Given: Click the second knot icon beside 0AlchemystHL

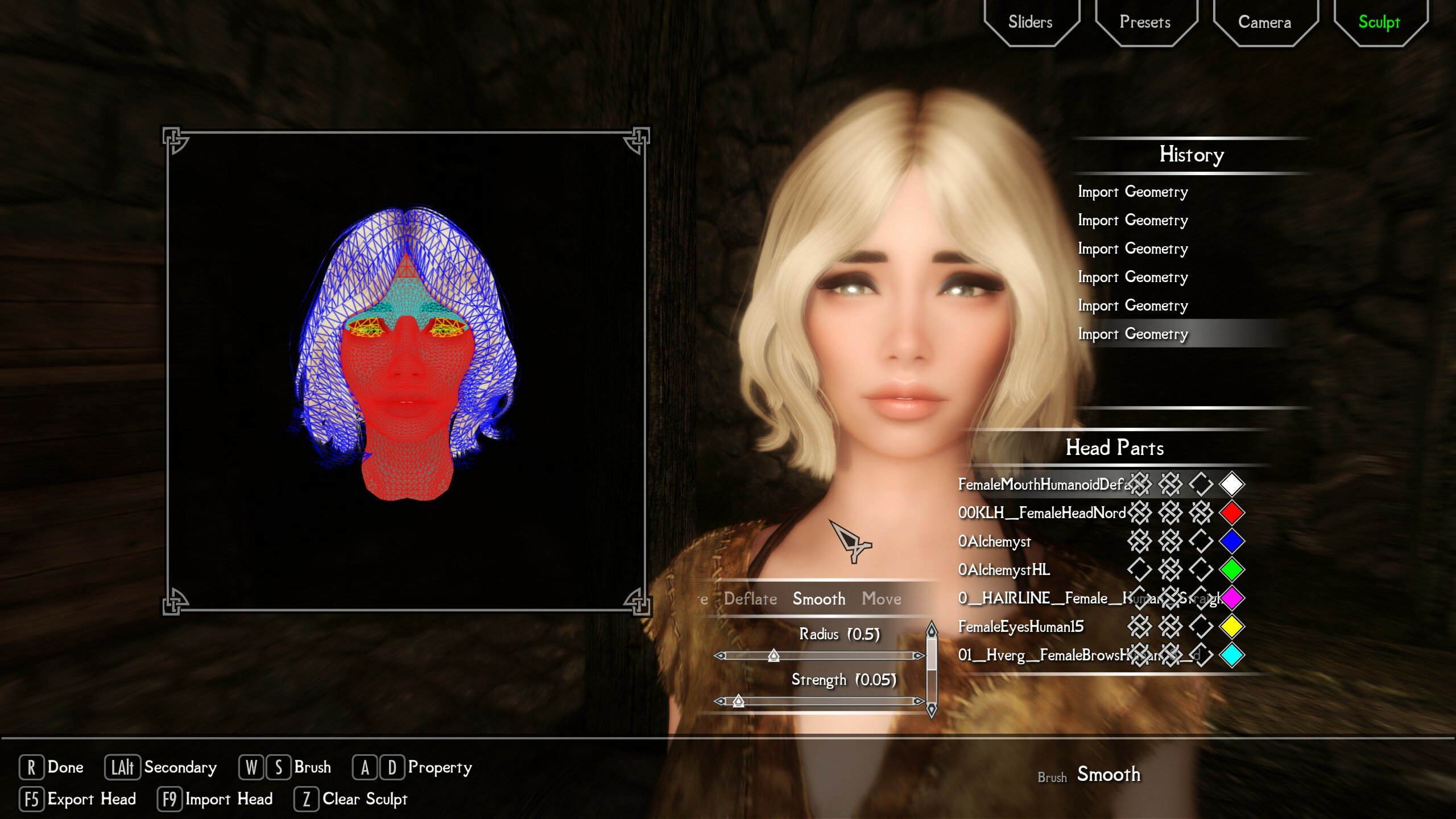Looking at the screenshot, I should coord(1172,570).
